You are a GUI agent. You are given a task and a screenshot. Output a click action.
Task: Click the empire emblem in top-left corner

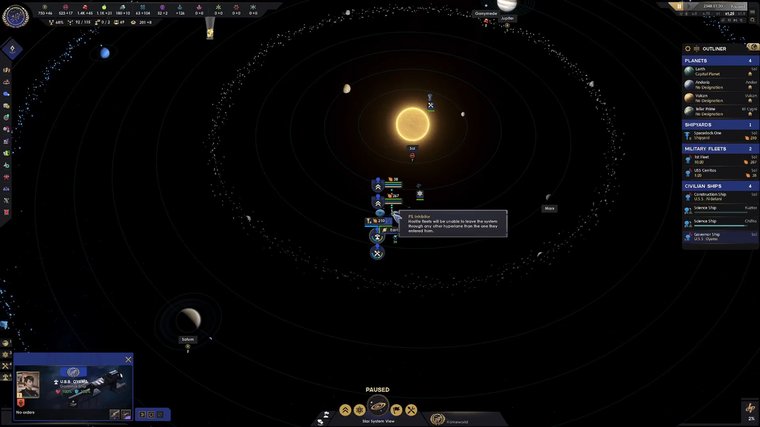(x=13, y=14)
